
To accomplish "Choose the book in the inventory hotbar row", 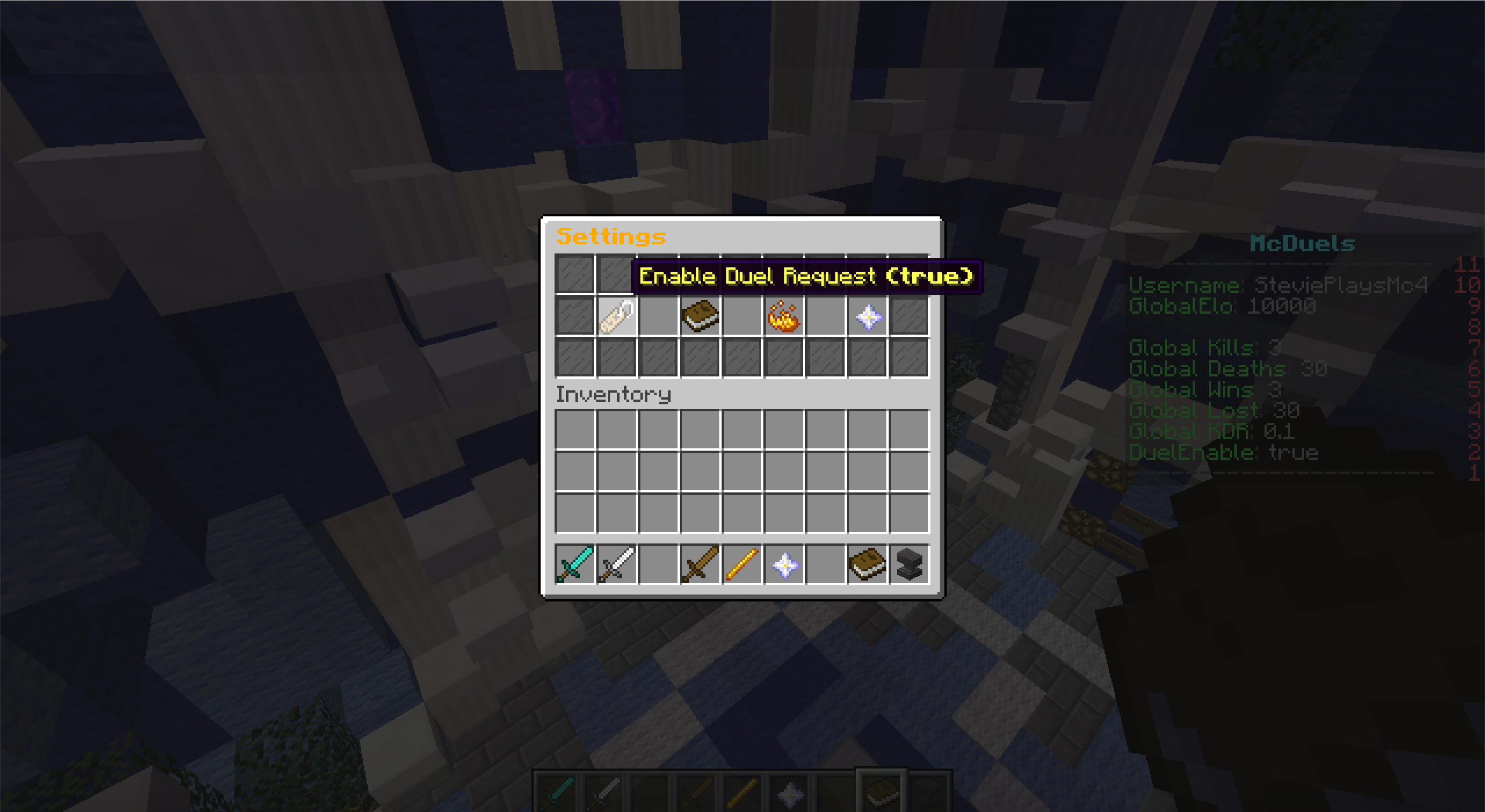I will point(868,564).
